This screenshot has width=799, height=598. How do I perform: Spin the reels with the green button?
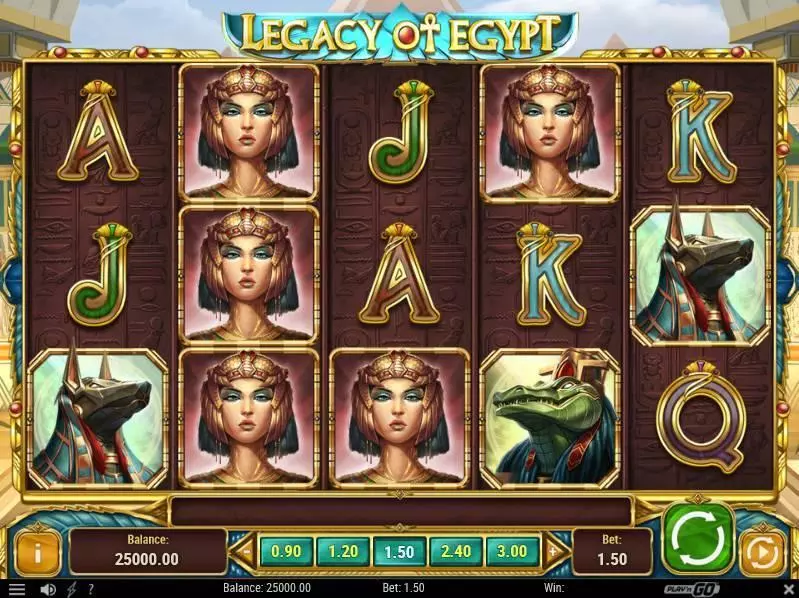pos(696,539)
